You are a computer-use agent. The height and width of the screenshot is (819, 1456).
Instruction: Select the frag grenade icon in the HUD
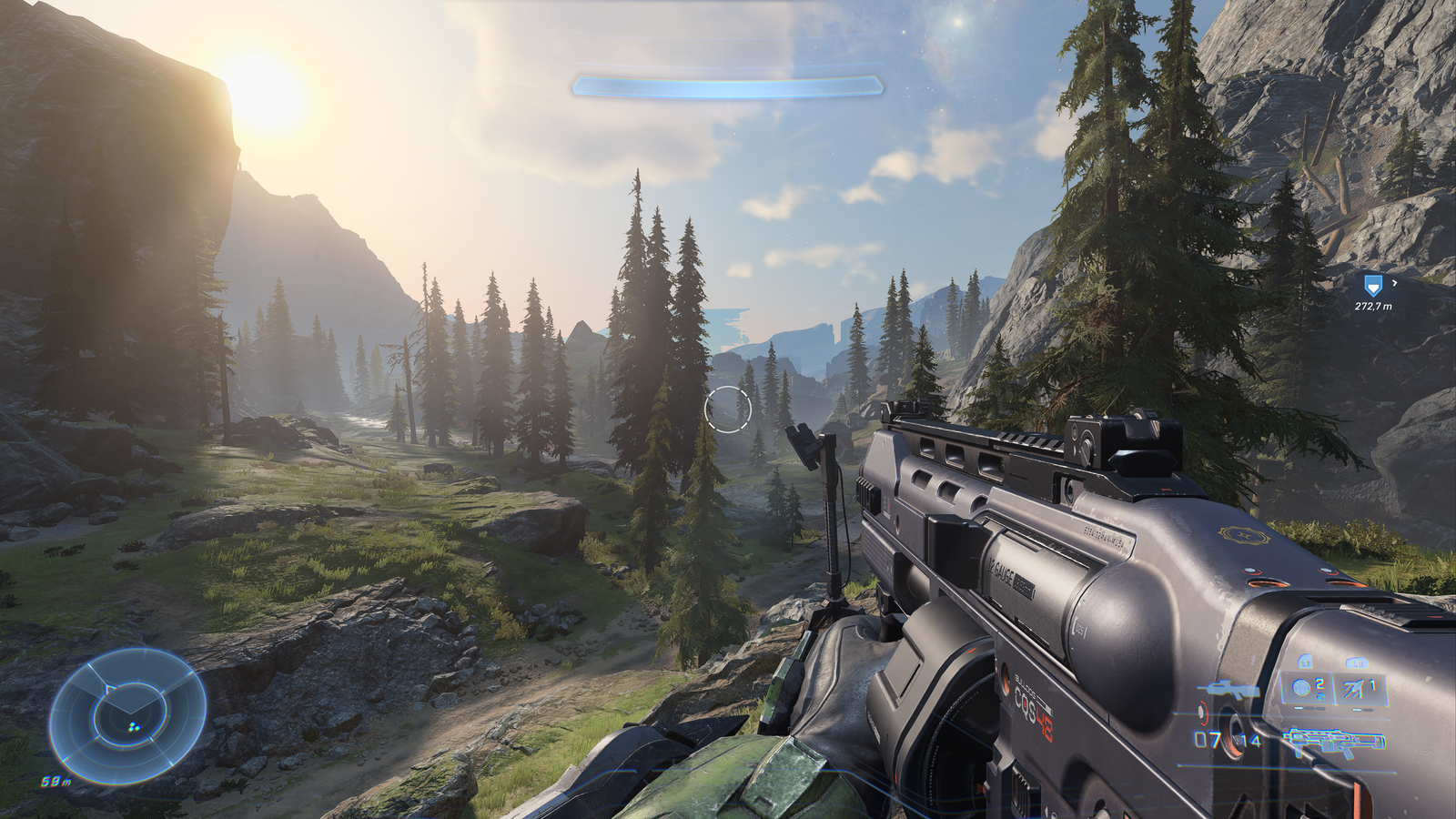click(x=1302, y=688)
